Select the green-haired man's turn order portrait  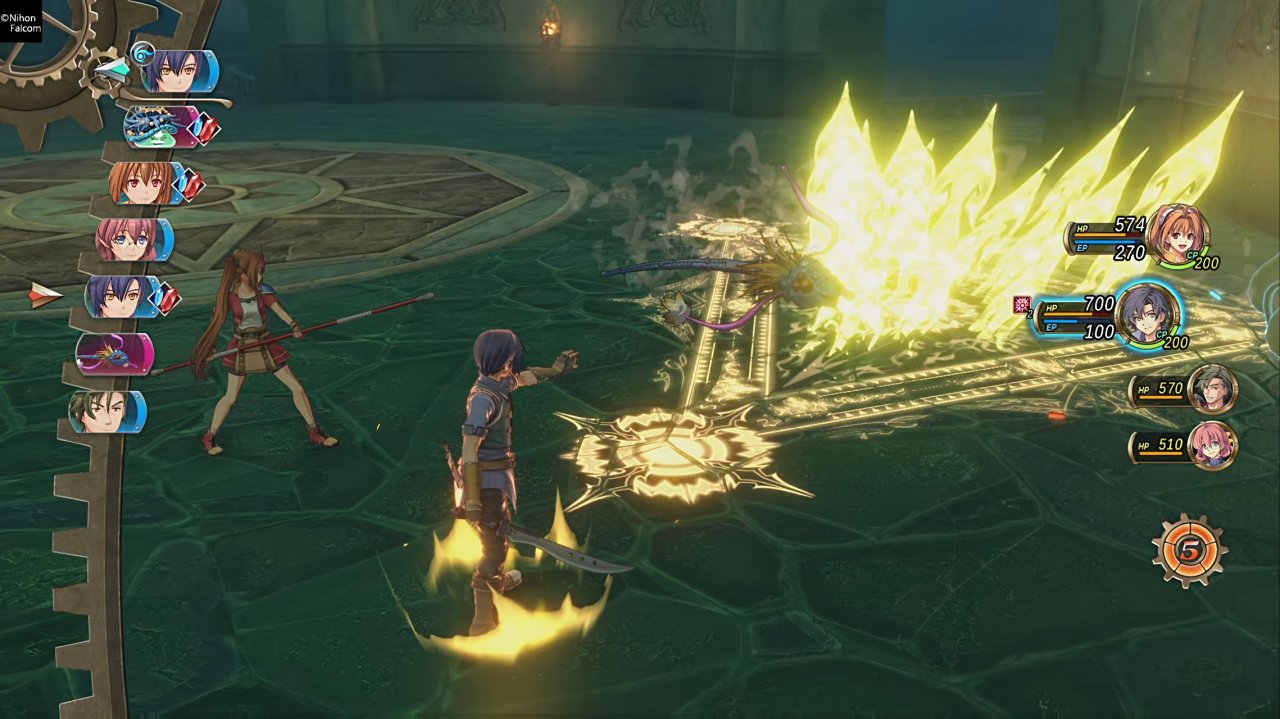pos(105,411)
